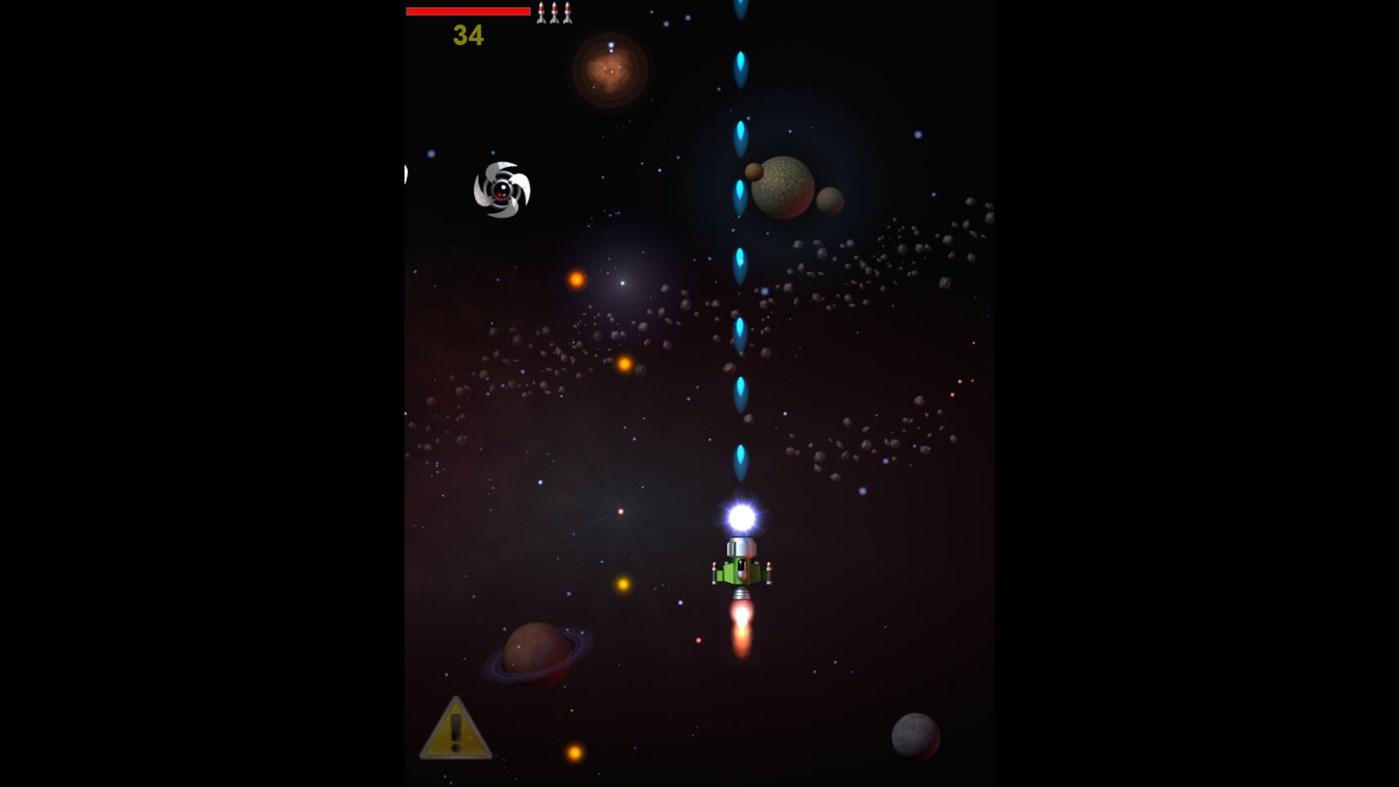Click the red health bar
Screen dimensions: 1399x787
[x=467, y=10]
